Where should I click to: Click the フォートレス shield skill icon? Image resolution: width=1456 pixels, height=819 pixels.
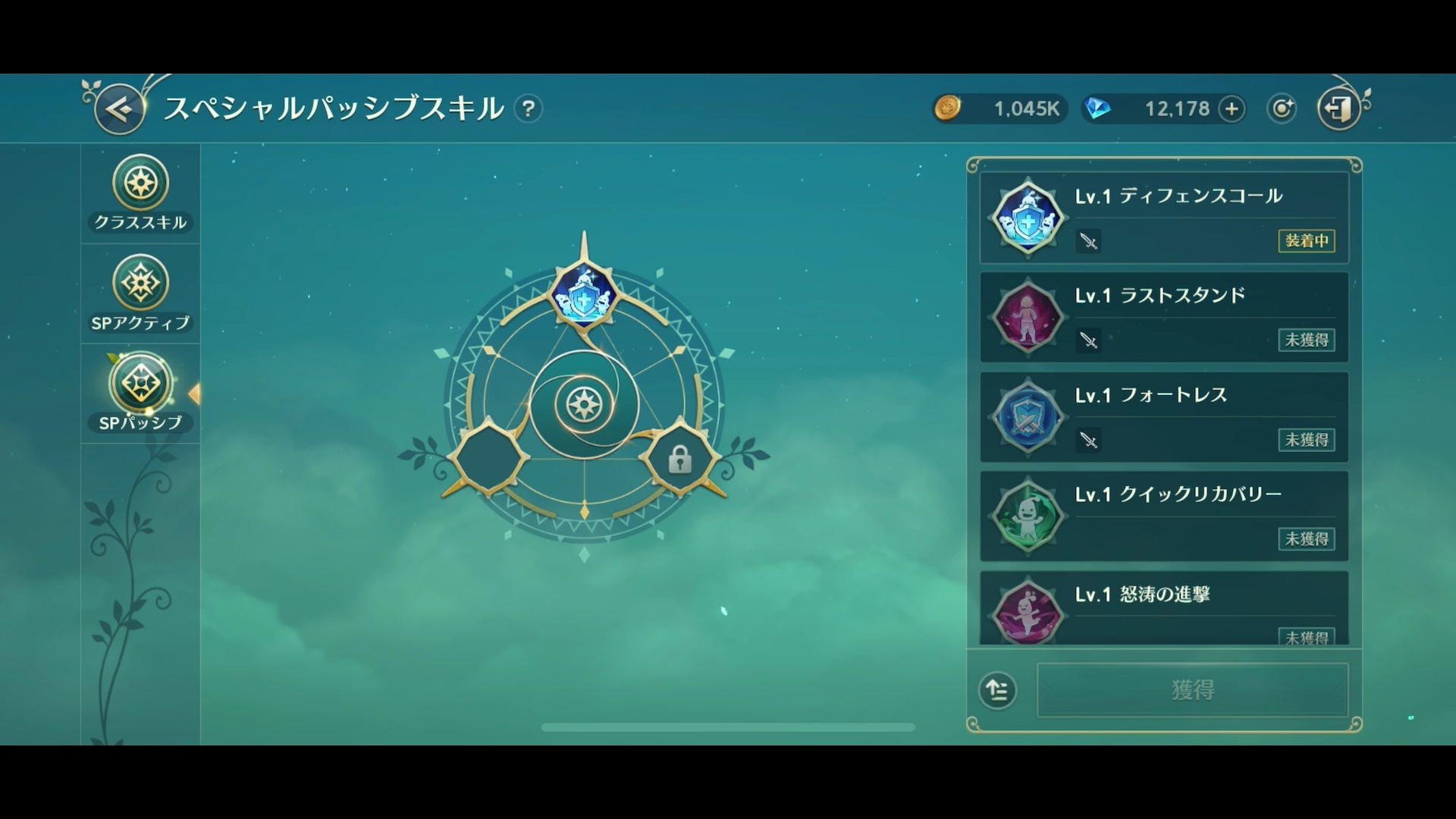[x=1028, y=417]
